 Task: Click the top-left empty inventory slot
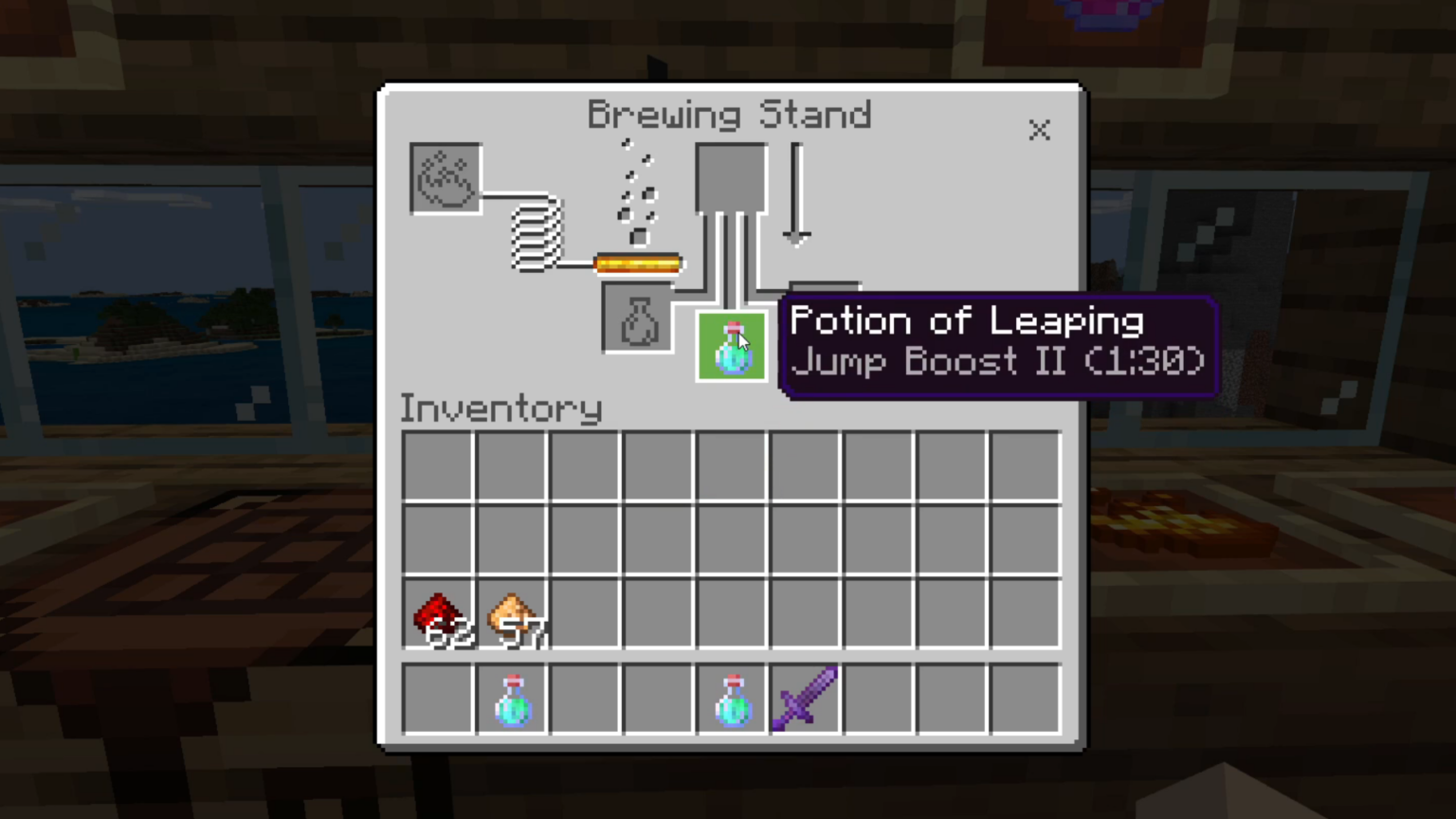[439, 464]
